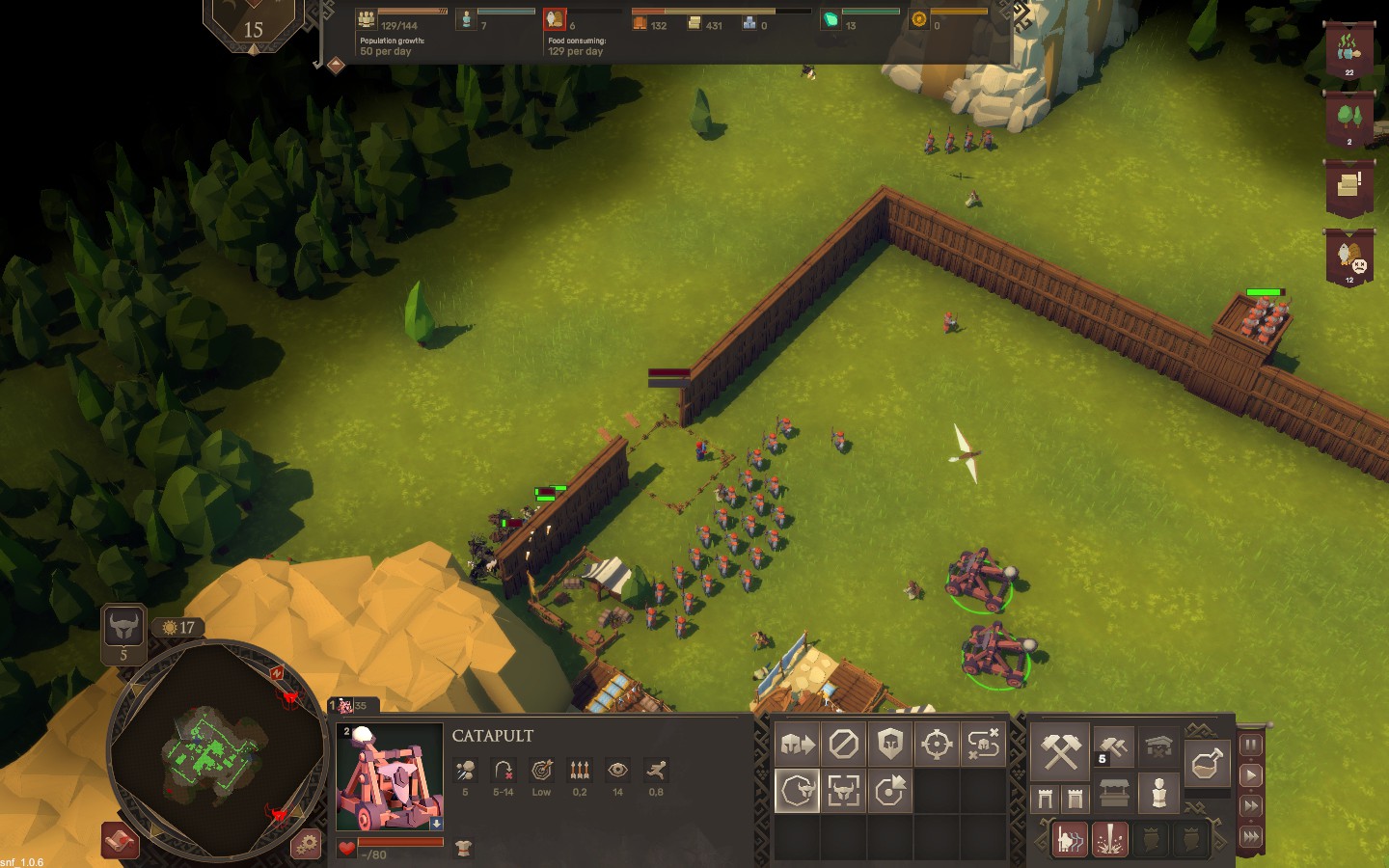Switch to triple-arrow fastest speed
1389x868 pixels.
coord(1251,836)
